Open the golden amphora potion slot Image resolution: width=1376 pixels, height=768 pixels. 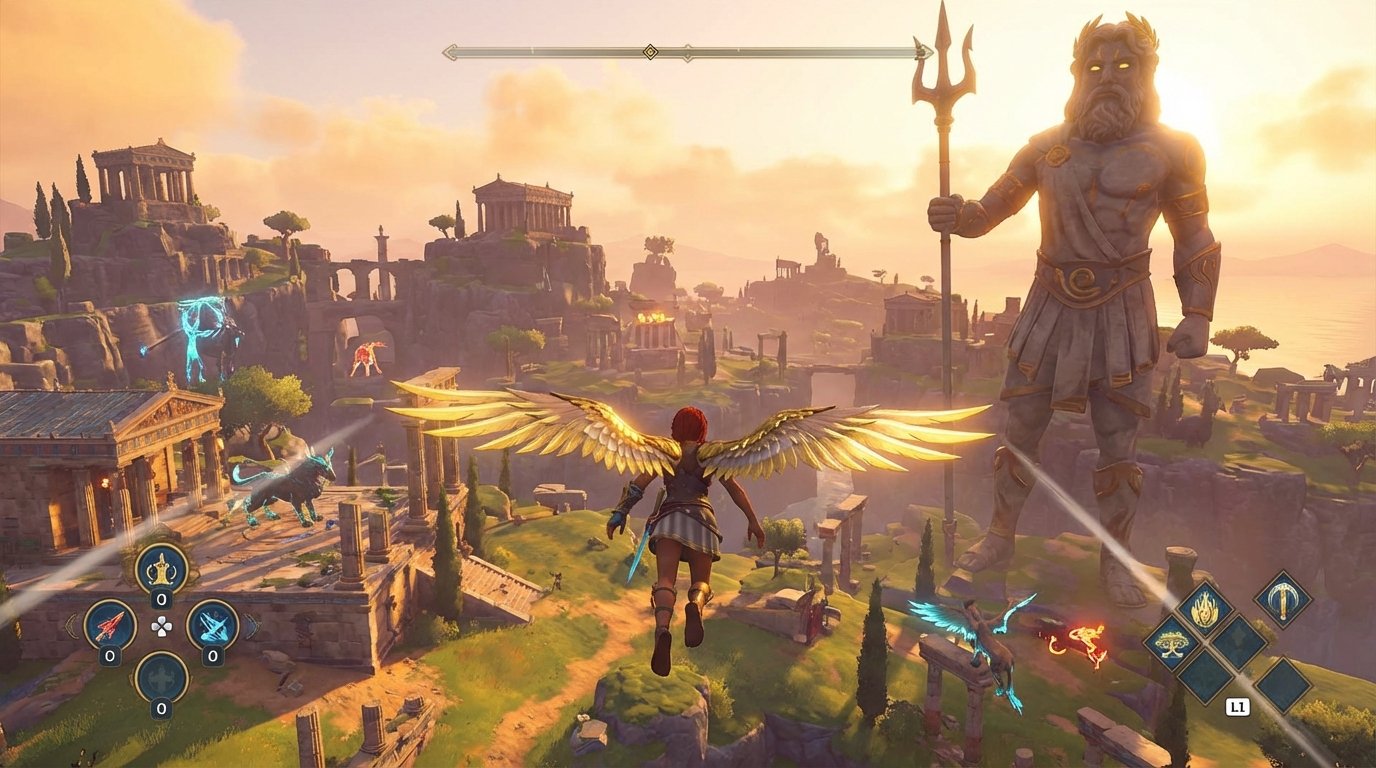pyautogui.click(x=160, y=570)
